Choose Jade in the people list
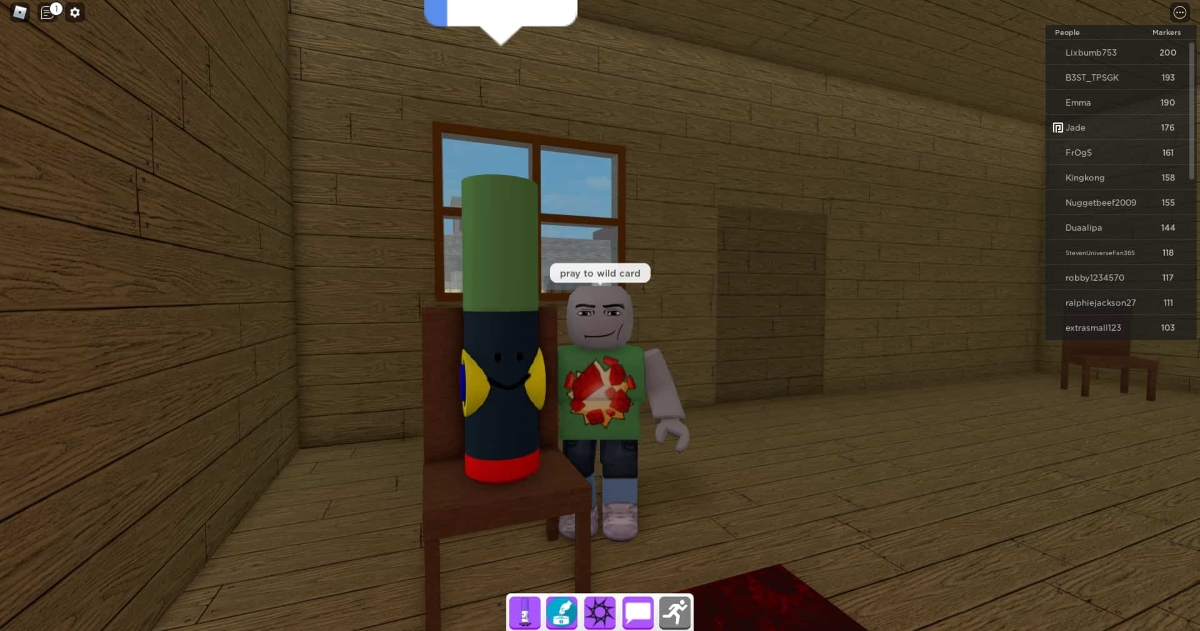The image size is (1200, 631). click(1076, 127)
